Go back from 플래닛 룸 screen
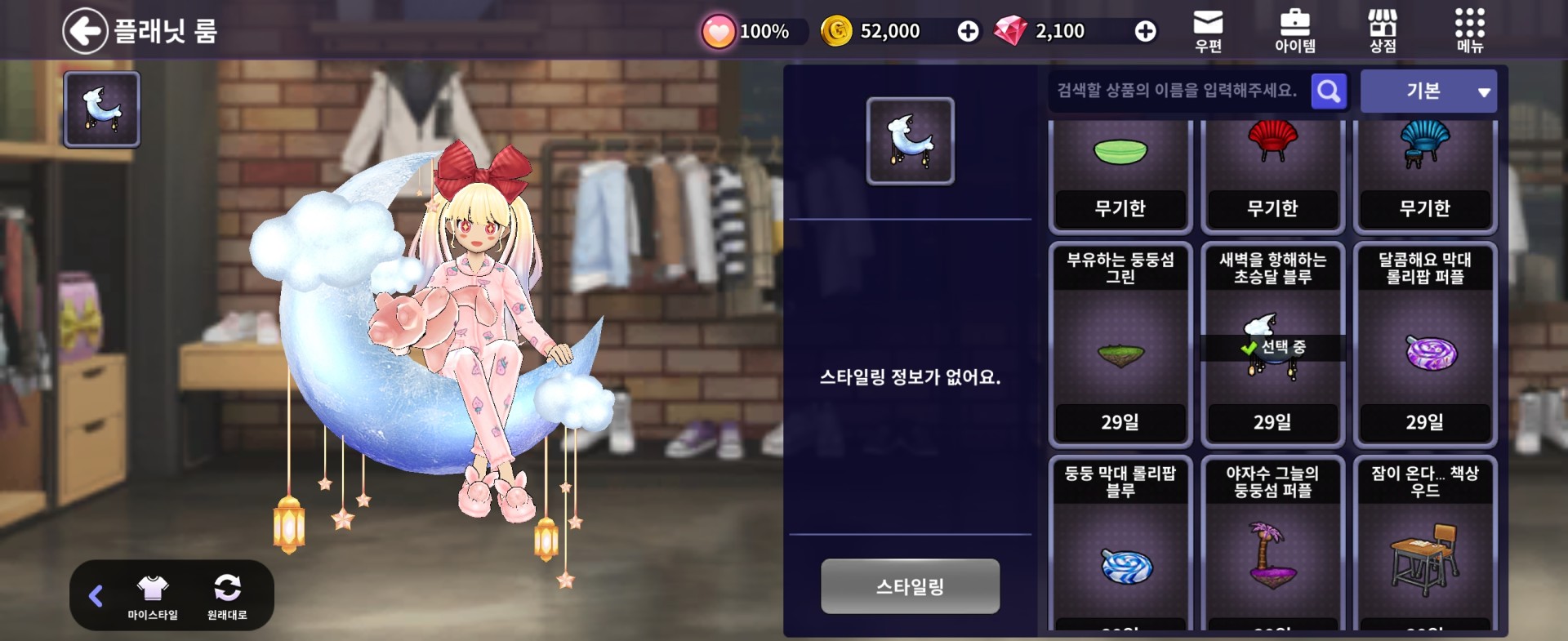 pos(86,31)
